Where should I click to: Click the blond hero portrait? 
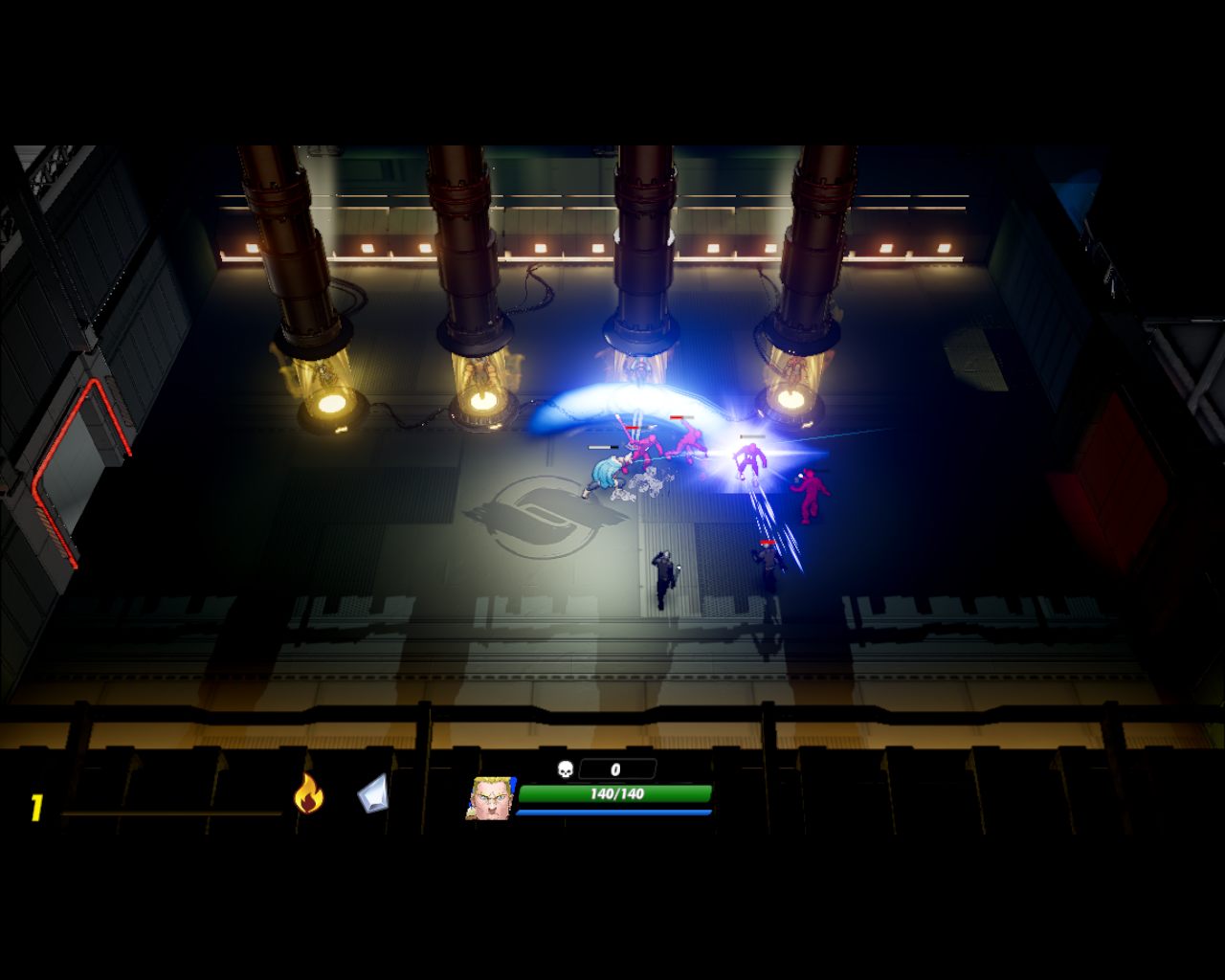click(489, 798)
